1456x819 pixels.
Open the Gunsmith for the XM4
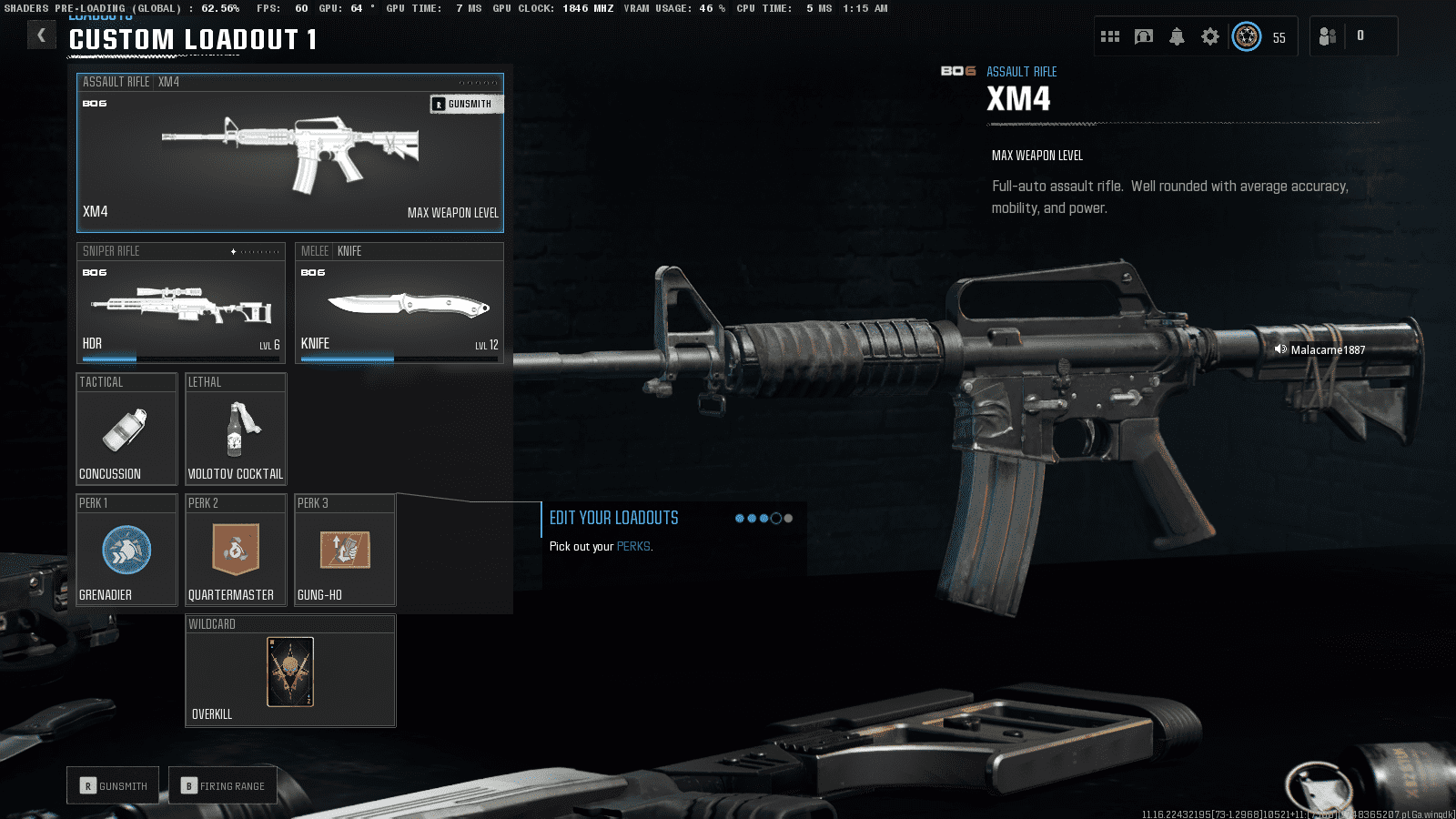click(x=467, y=103)
